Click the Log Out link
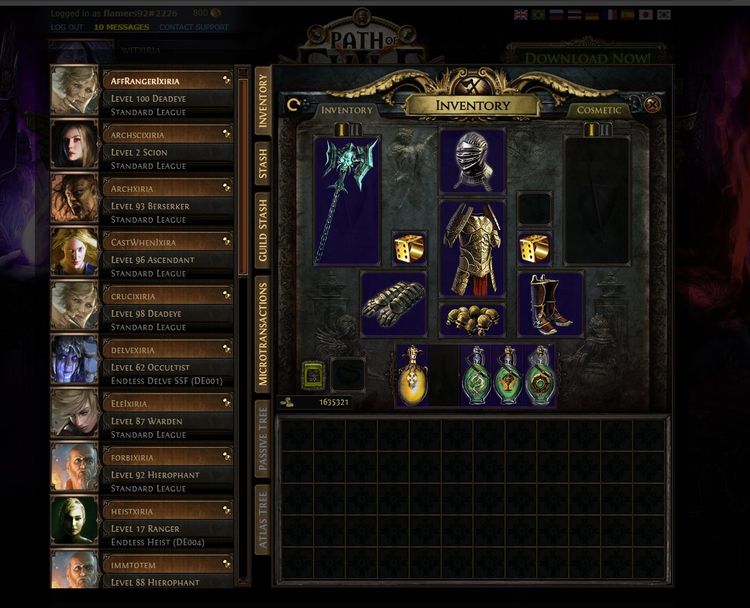Viewport: 750px width, 608px height. (67, 27)
